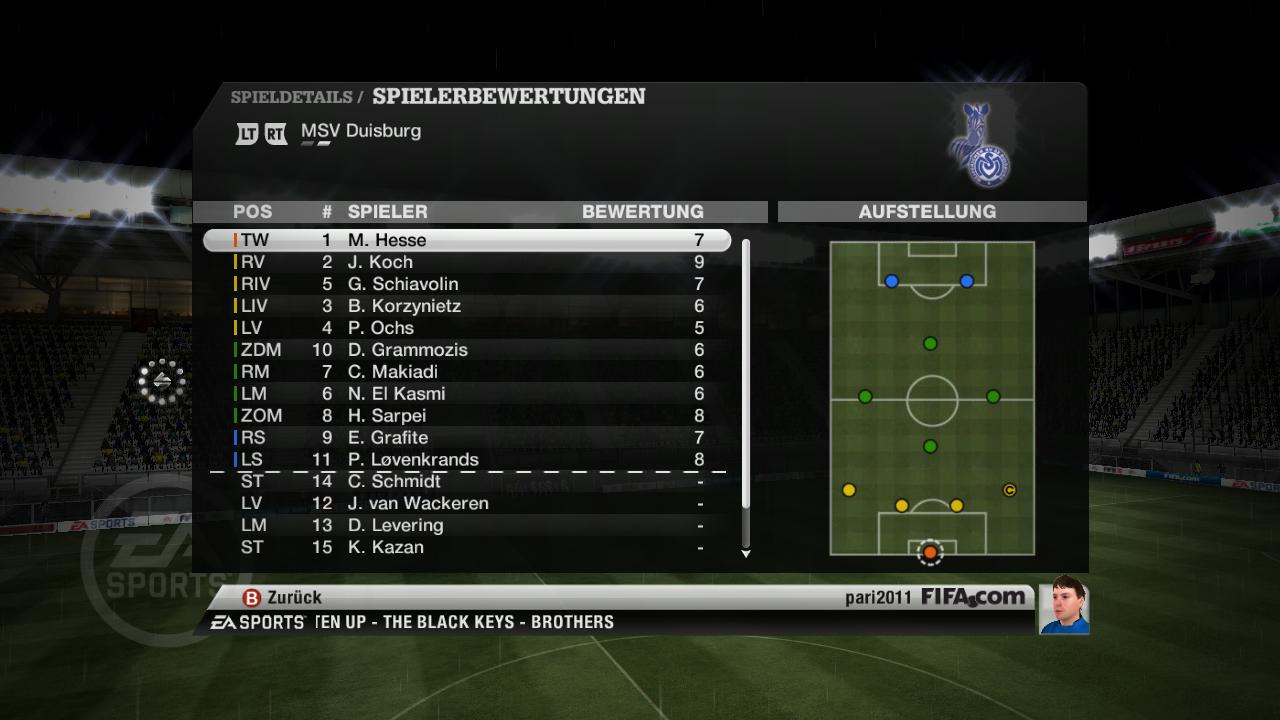Choose J. Koch in the player list
Image resolution: width=1280 pixels, height=720 pixels.
click(x=466, y=262)
